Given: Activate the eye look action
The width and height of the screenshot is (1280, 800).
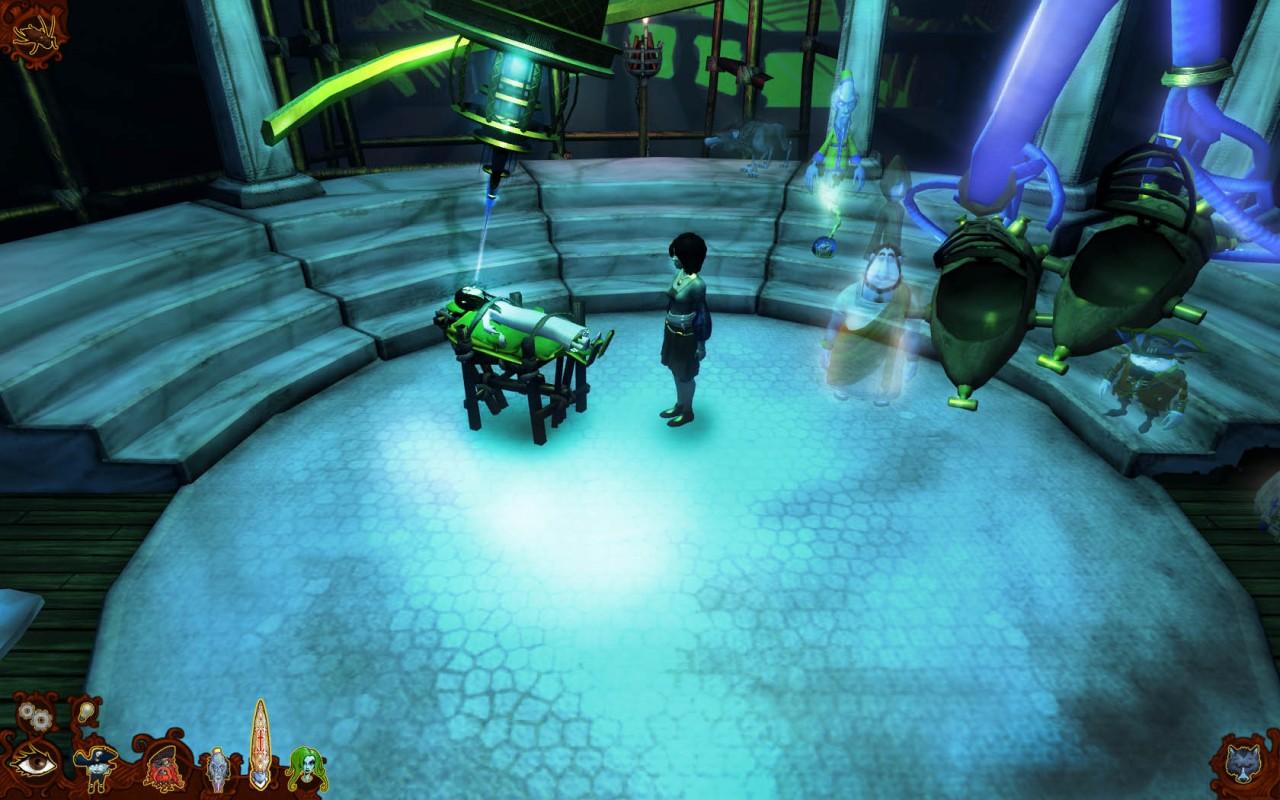Looking at the screenshot, I should pyautogui.click(x=34, y=765).
